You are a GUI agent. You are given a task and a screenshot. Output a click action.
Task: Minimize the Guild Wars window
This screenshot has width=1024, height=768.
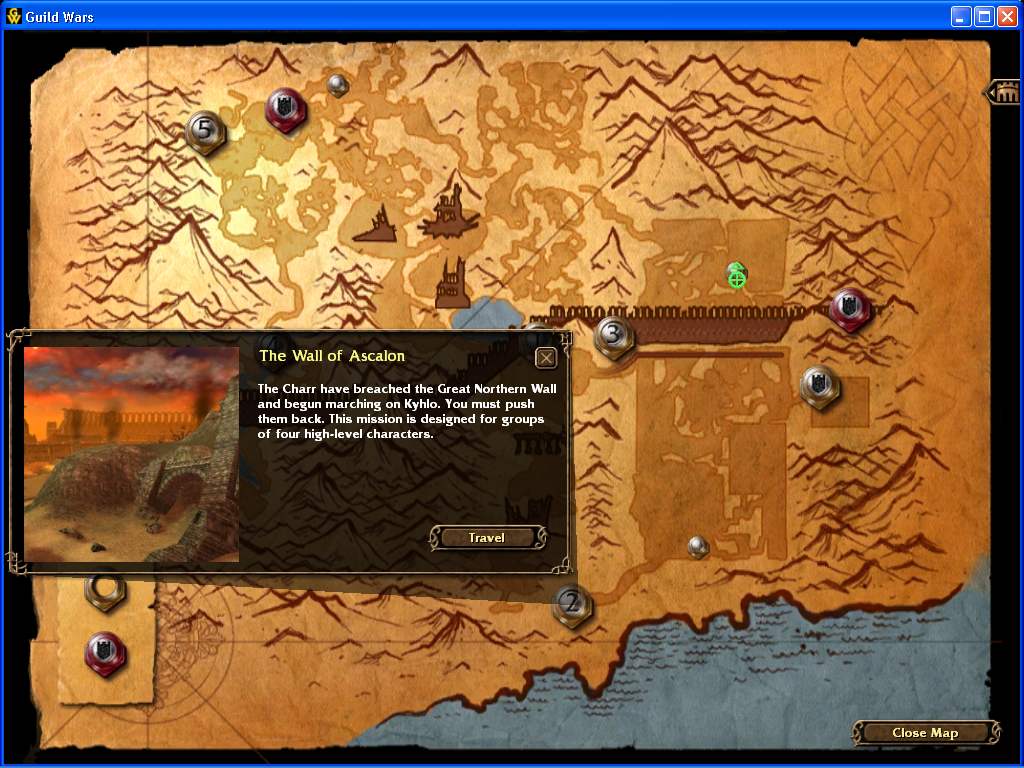click(x=961, y=16)
